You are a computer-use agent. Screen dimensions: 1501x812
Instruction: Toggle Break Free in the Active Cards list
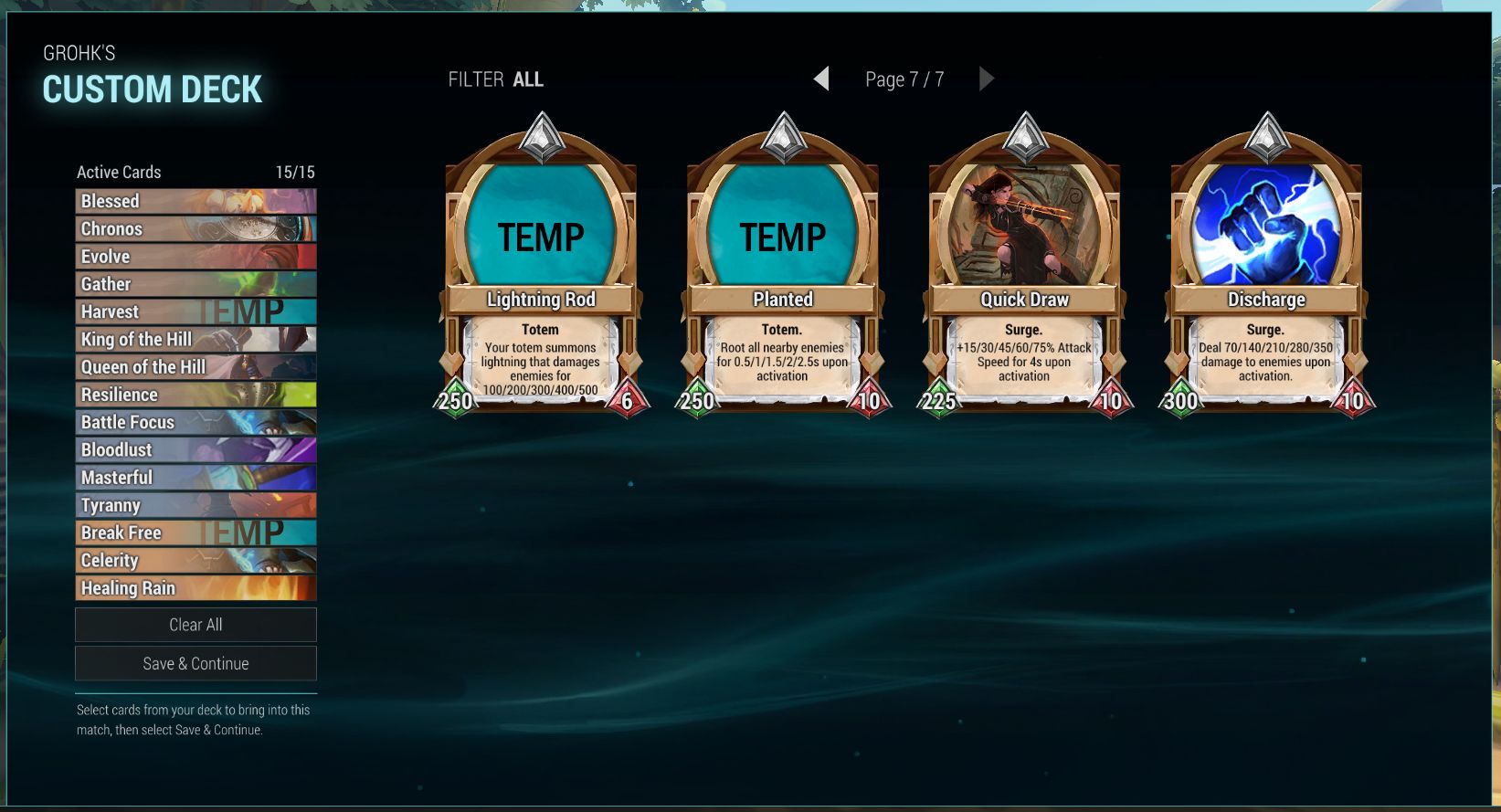click(x=196, y=533)
